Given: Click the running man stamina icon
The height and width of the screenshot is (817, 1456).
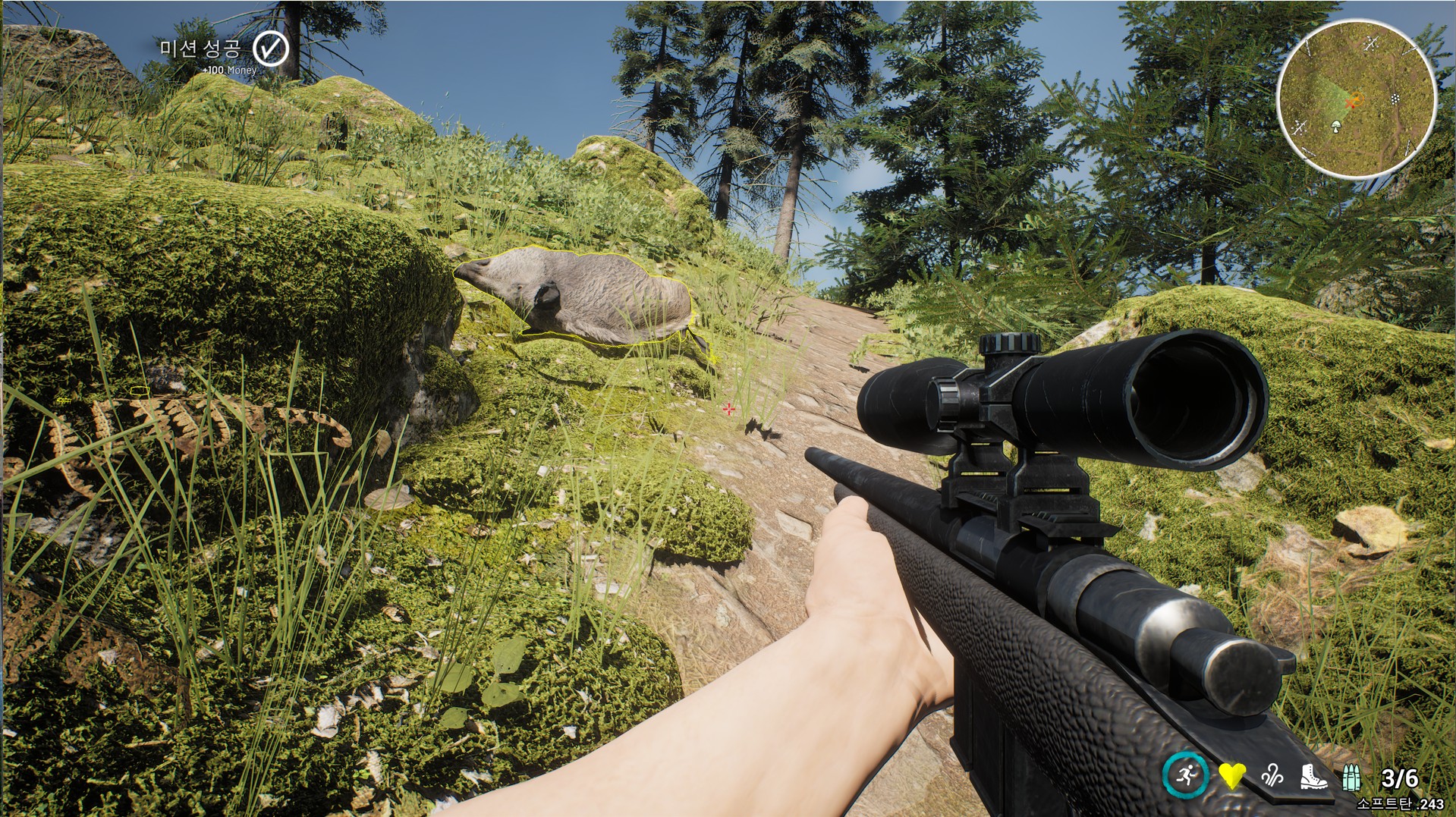Looking at the screenshot, I should (x=1185, y=775).
